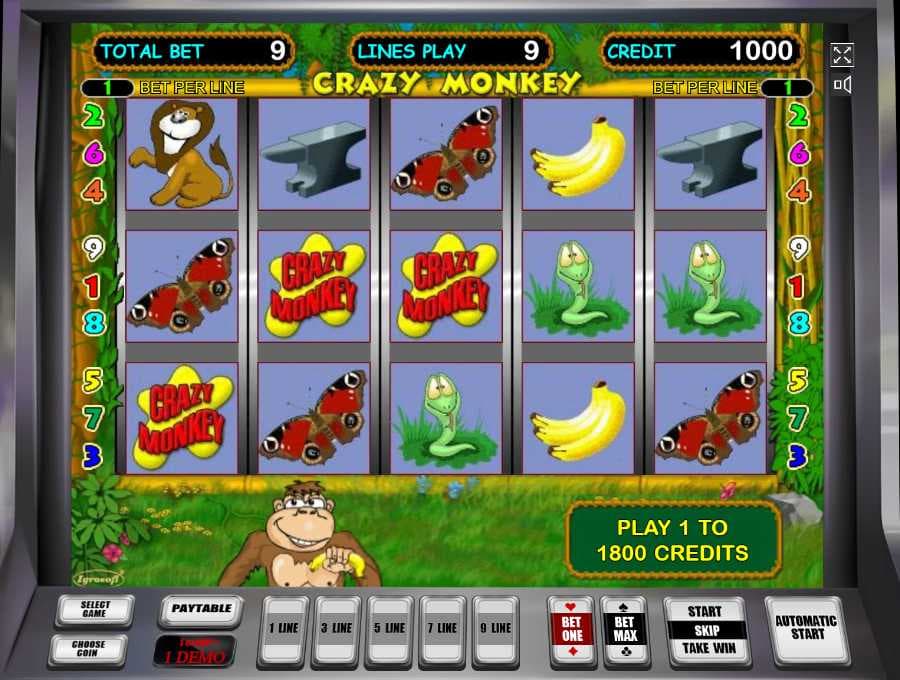
Task: Click the Bet One button
Action: point(571,629)
